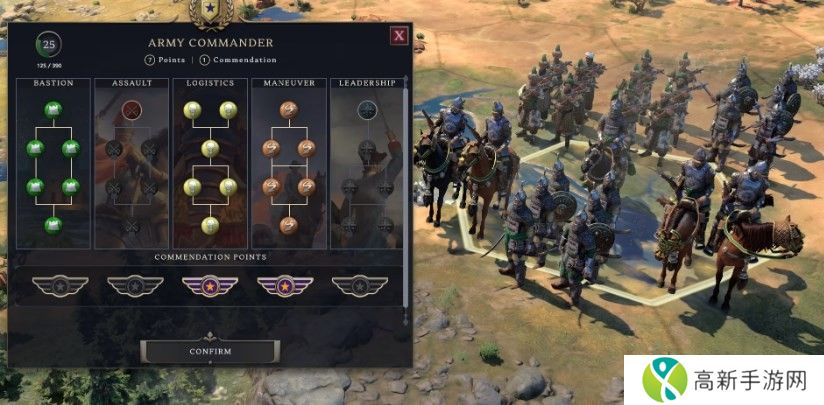Pick the red top Assault promotion
This screenshot has width=824, height=405.
131,109
